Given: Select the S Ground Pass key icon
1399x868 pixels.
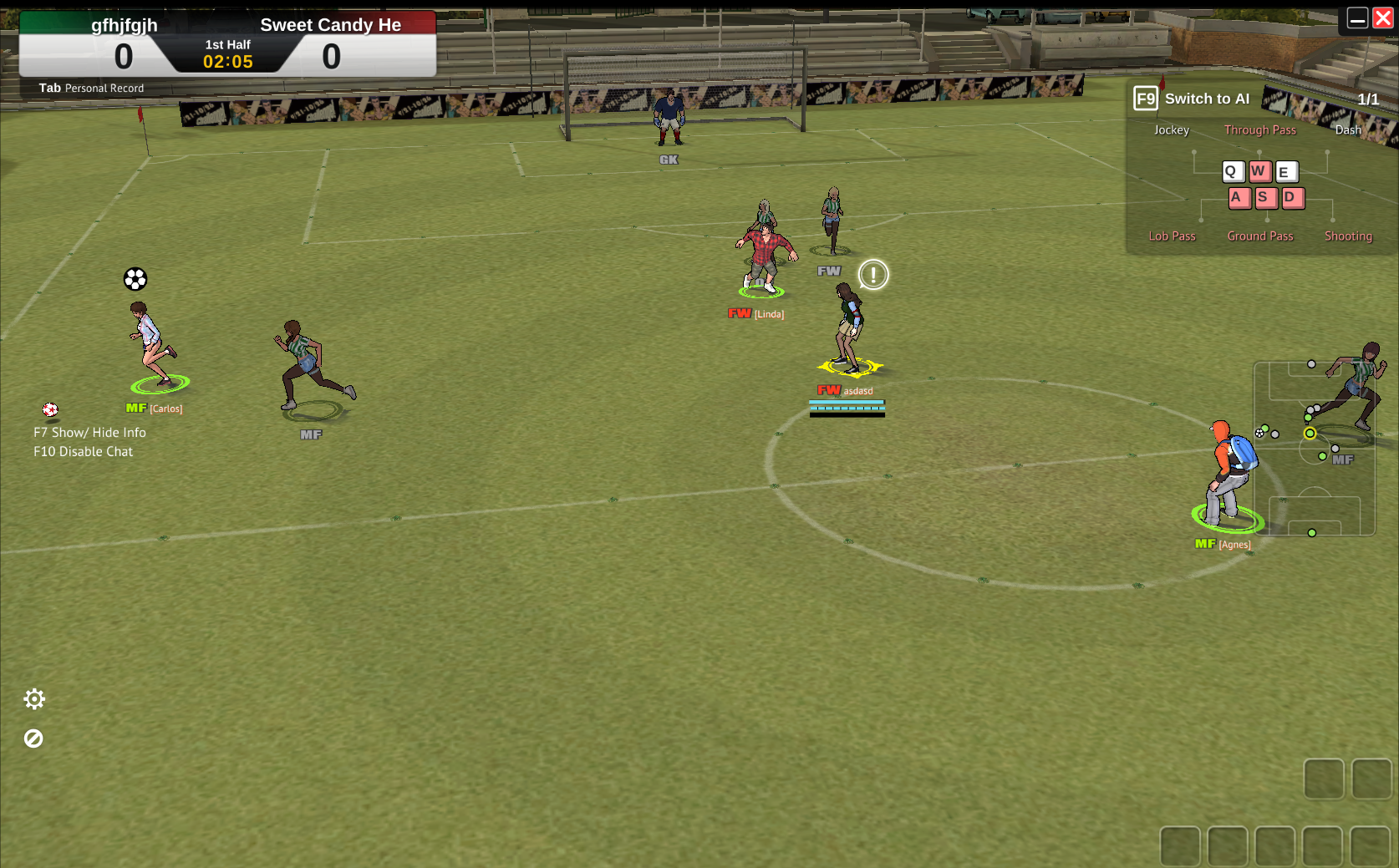Looking at the screenshot, I should [x=1265, y=197].
